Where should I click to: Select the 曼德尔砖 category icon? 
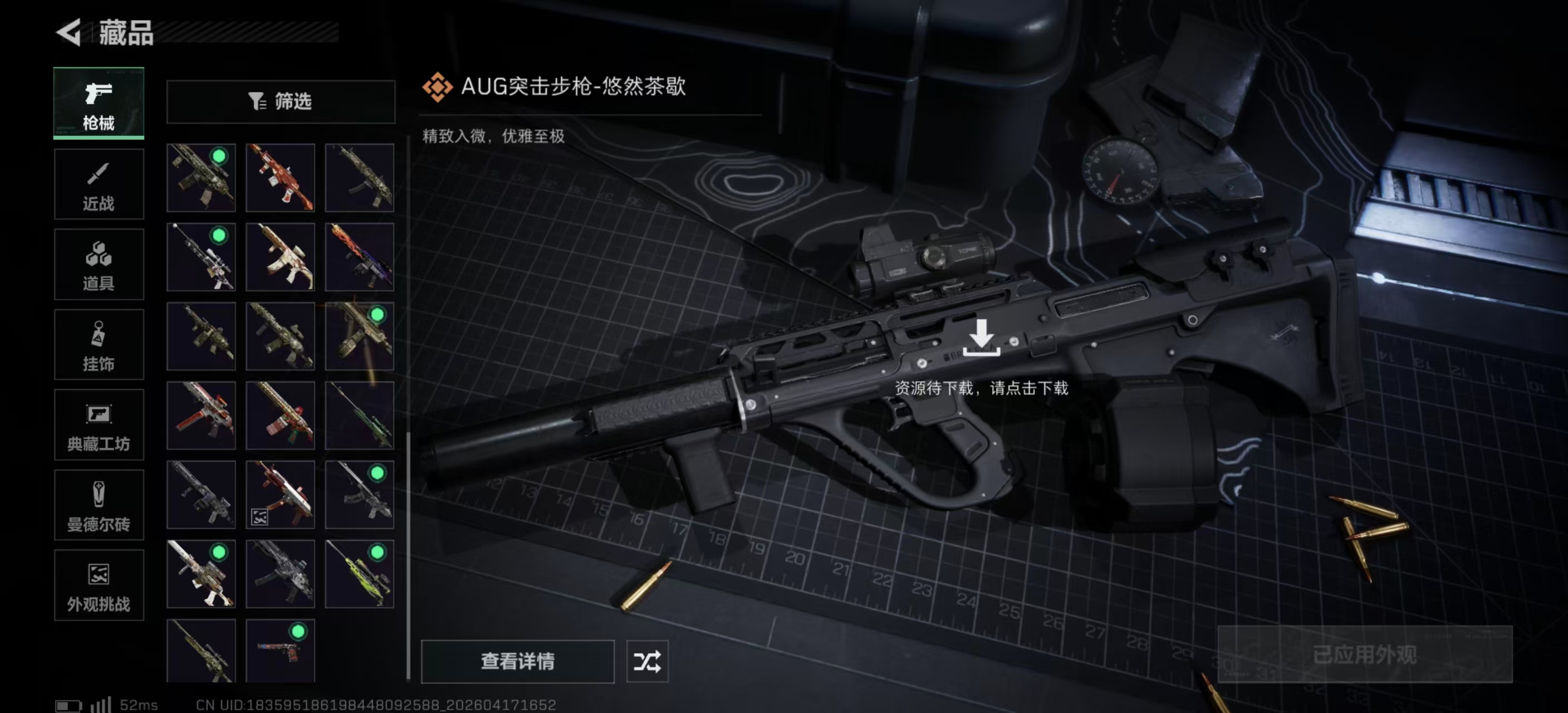click(x=99, y=505)
